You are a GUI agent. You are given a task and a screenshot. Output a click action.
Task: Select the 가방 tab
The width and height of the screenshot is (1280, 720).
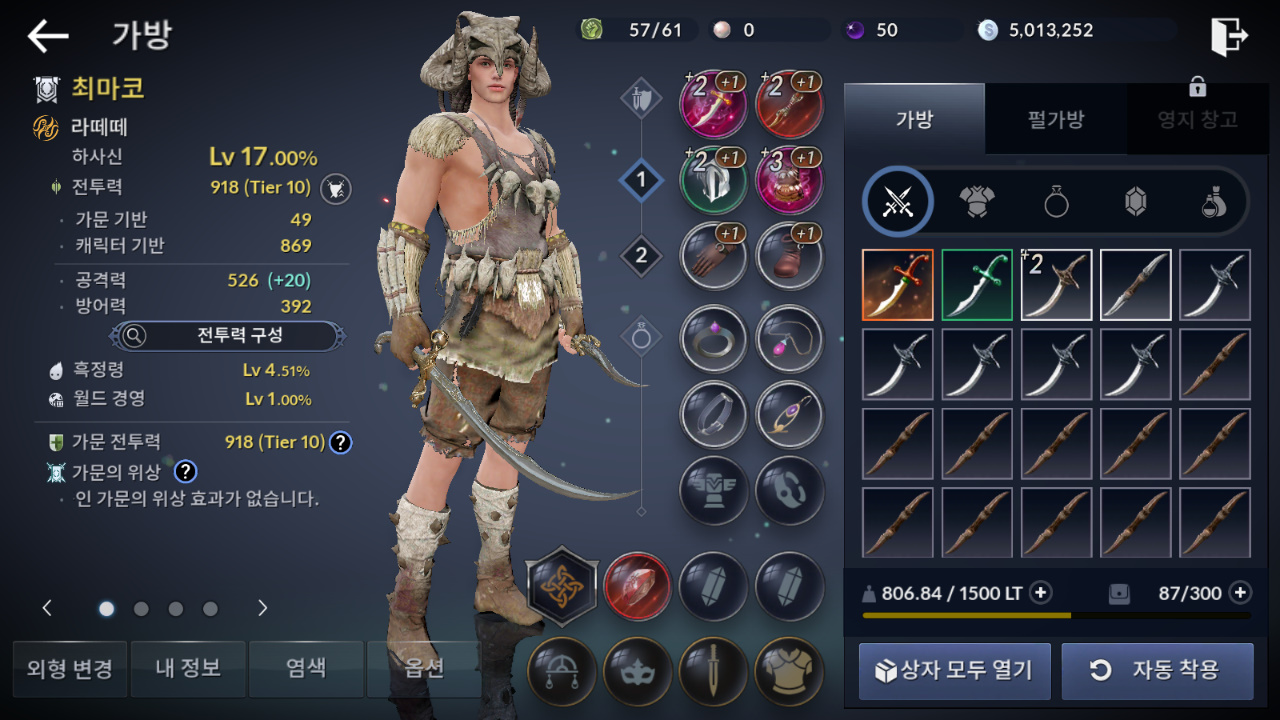click(x=914, y=120)
